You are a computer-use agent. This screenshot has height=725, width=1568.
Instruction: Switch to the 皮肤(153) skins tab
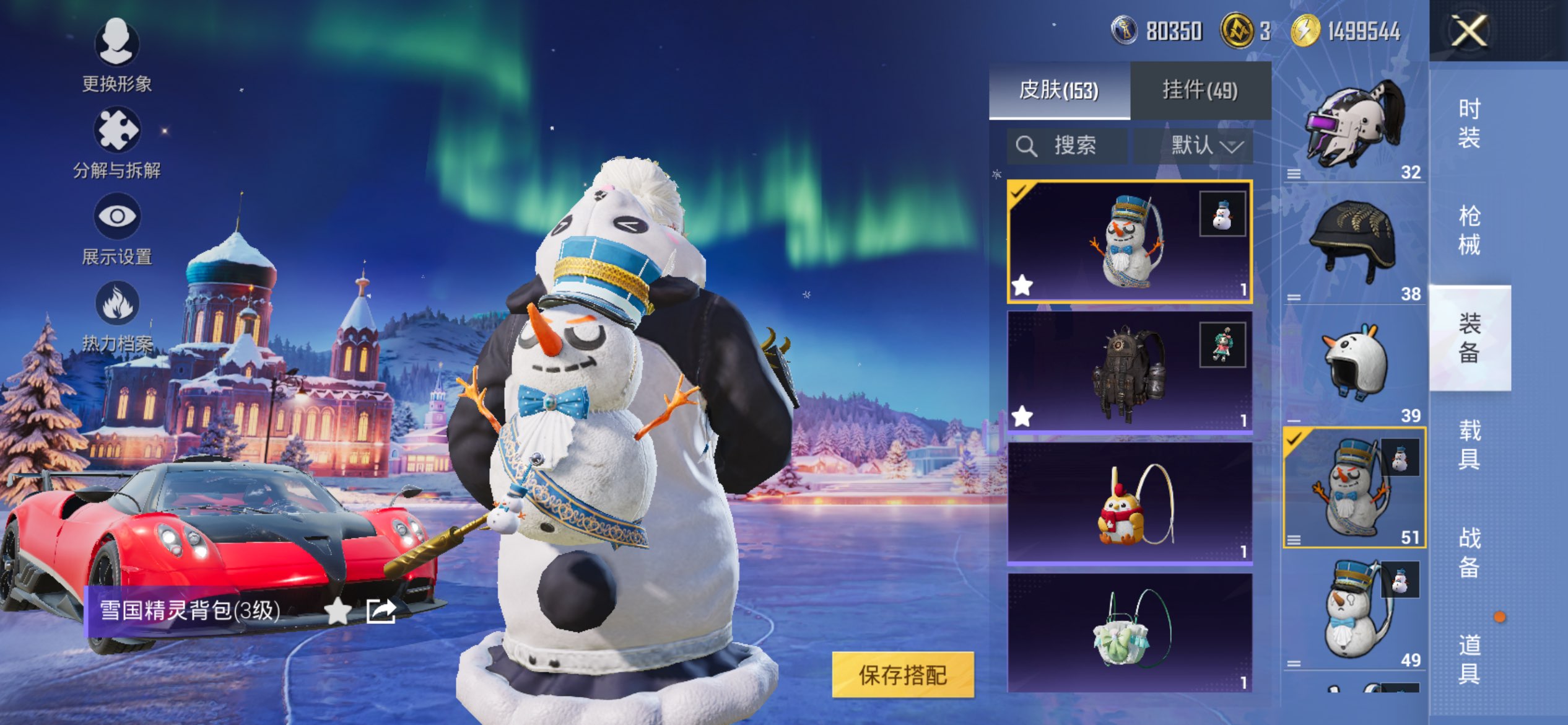coord(1059,90)
